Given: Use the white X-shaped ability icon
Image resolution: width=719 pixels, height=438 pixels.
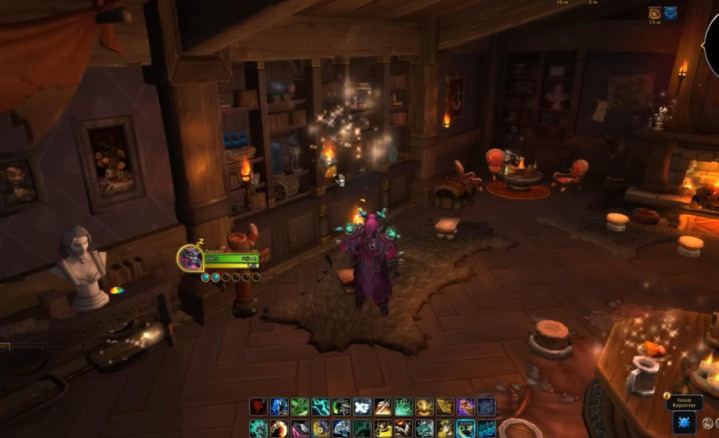Looking at the screenshot, I should (362, 407).
